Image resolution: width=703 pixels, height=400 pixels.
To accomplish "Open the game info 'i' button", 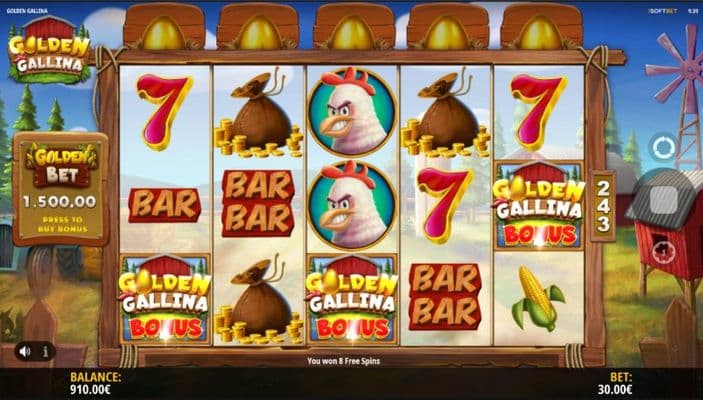I will (x=44, y=351).
